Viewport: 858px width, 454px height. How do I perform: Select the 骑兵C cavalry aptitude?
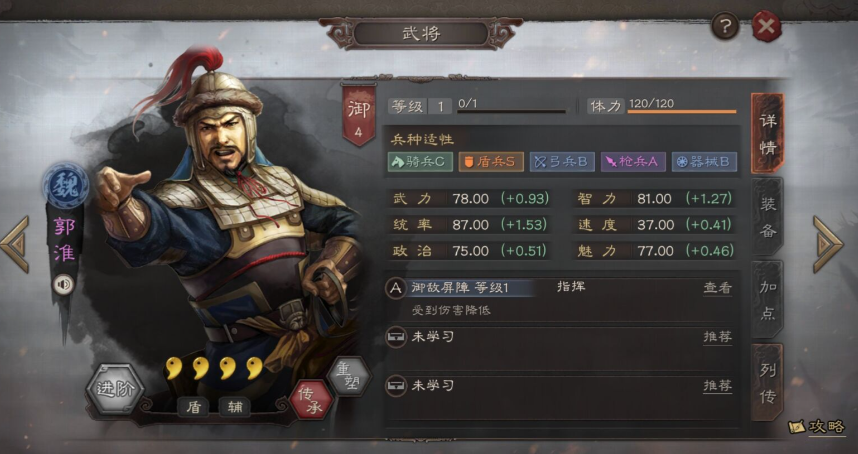[420, 161]
